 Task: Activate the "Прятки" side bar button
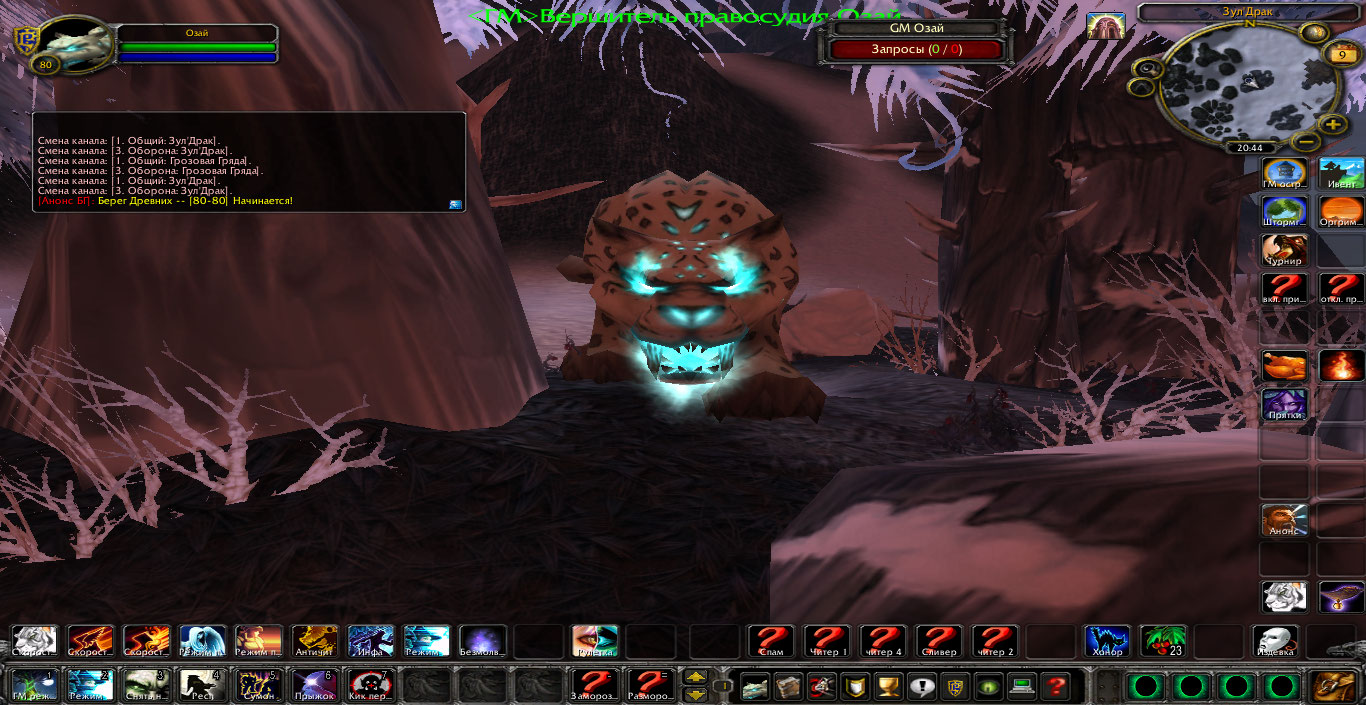1284,405
